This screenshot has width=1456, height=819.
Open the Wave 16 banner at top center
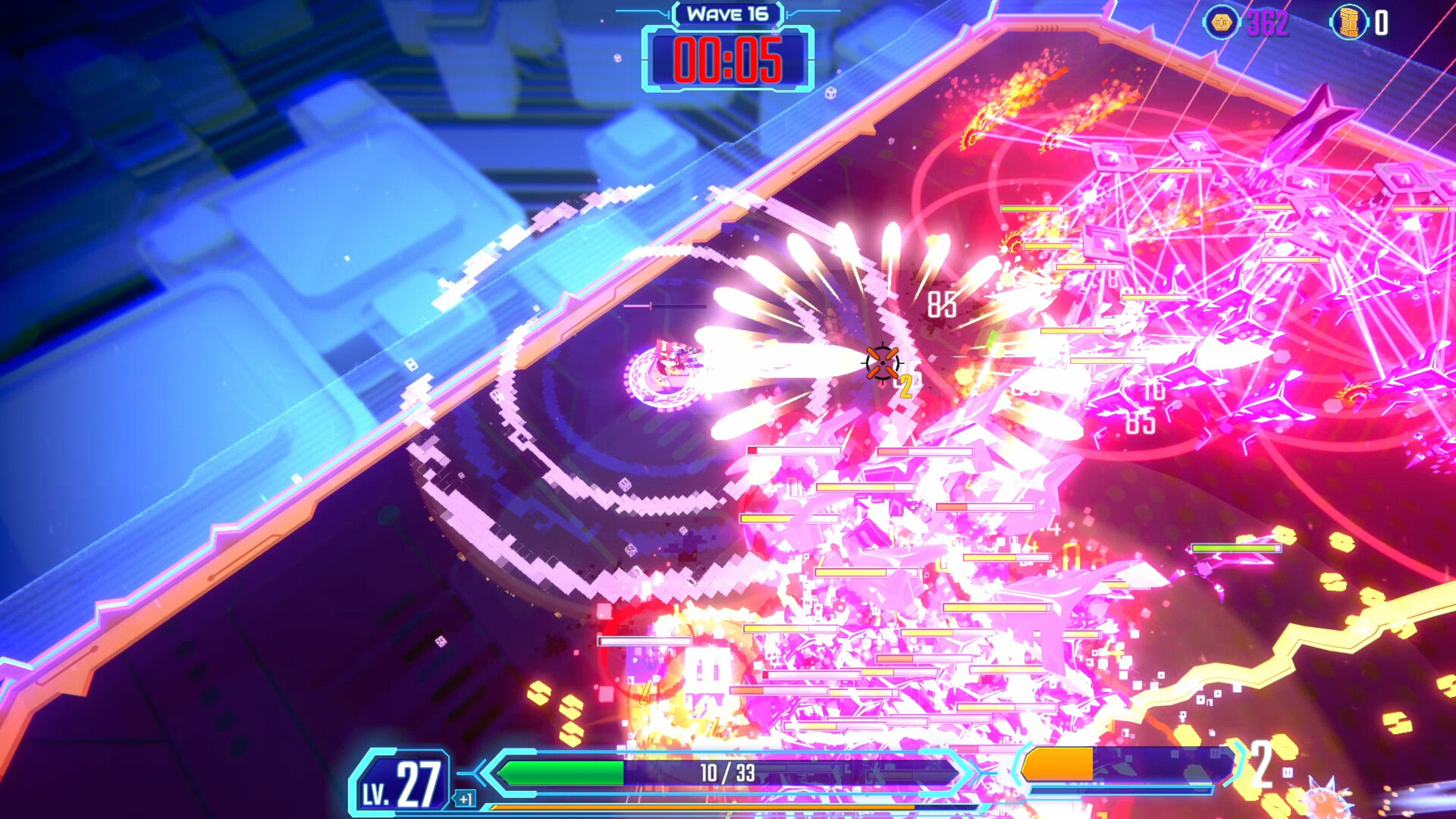729,14
